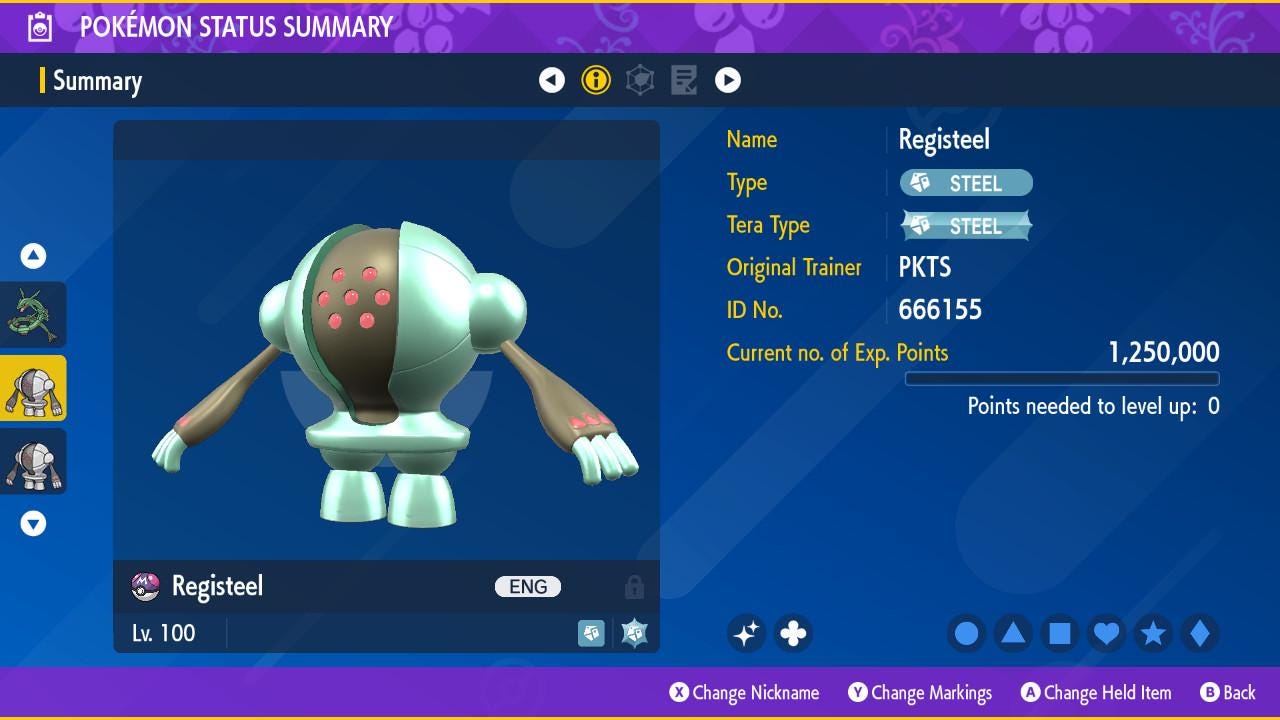Screen dimensions: 1280x720
Task: Toggle the star marking
Action: [x=1153, y=633]
